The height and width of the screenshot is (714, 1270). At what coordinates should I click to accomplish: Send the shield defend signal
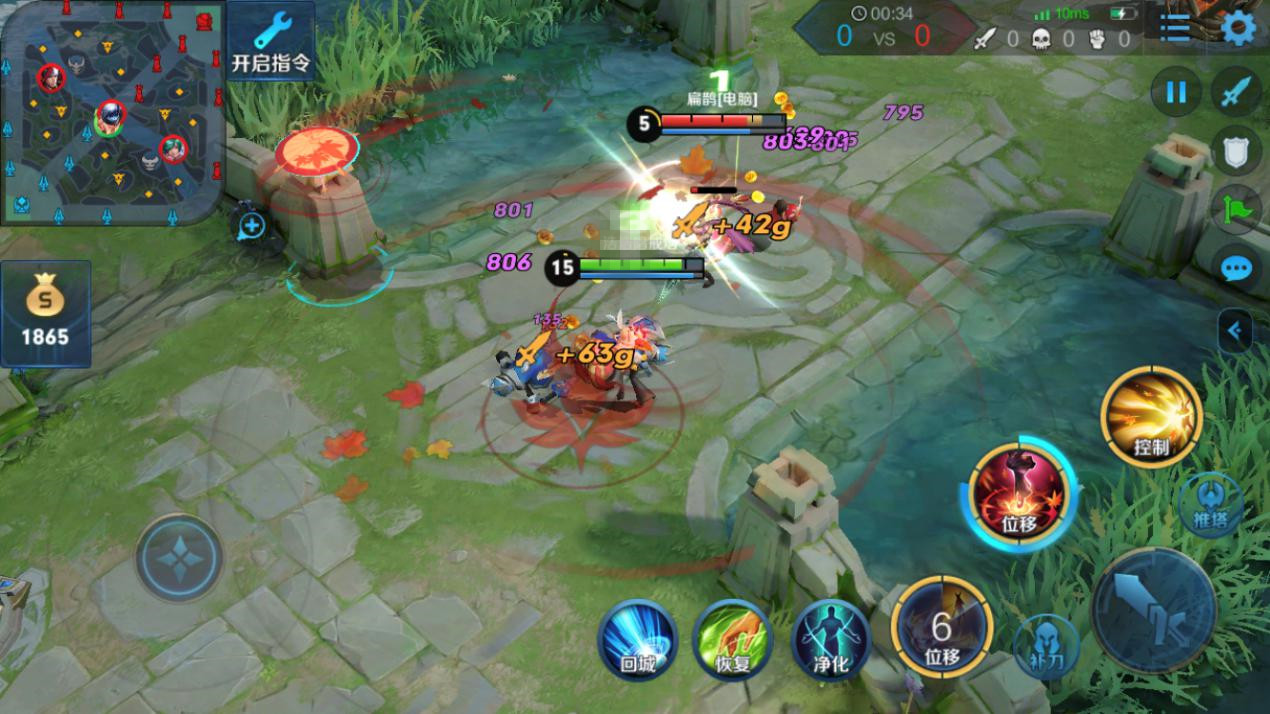tap(1237, 152)
